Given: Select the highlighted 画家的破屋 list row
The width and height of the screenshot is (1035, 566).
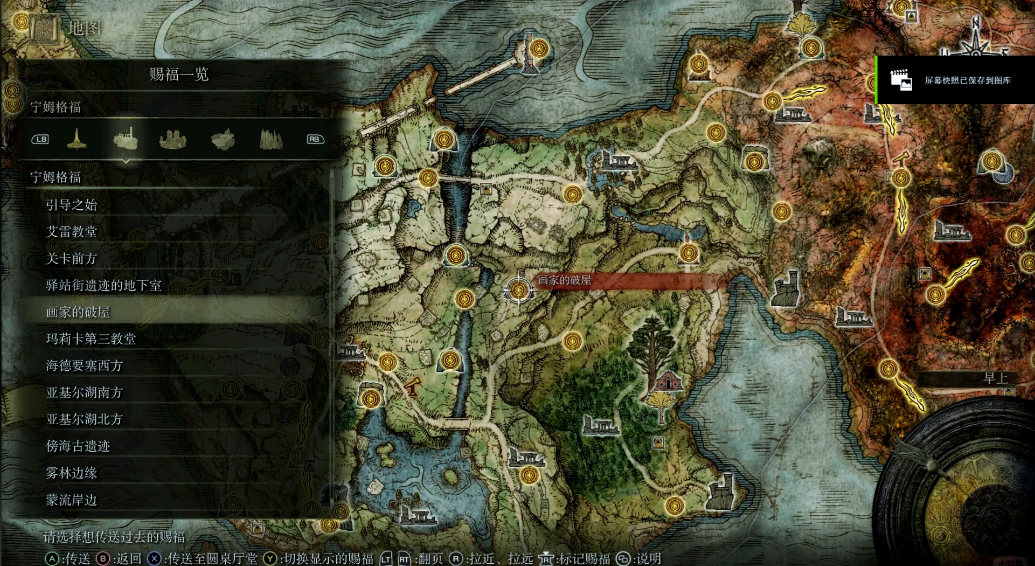Looking at the screenshot, I should (78, 312).
